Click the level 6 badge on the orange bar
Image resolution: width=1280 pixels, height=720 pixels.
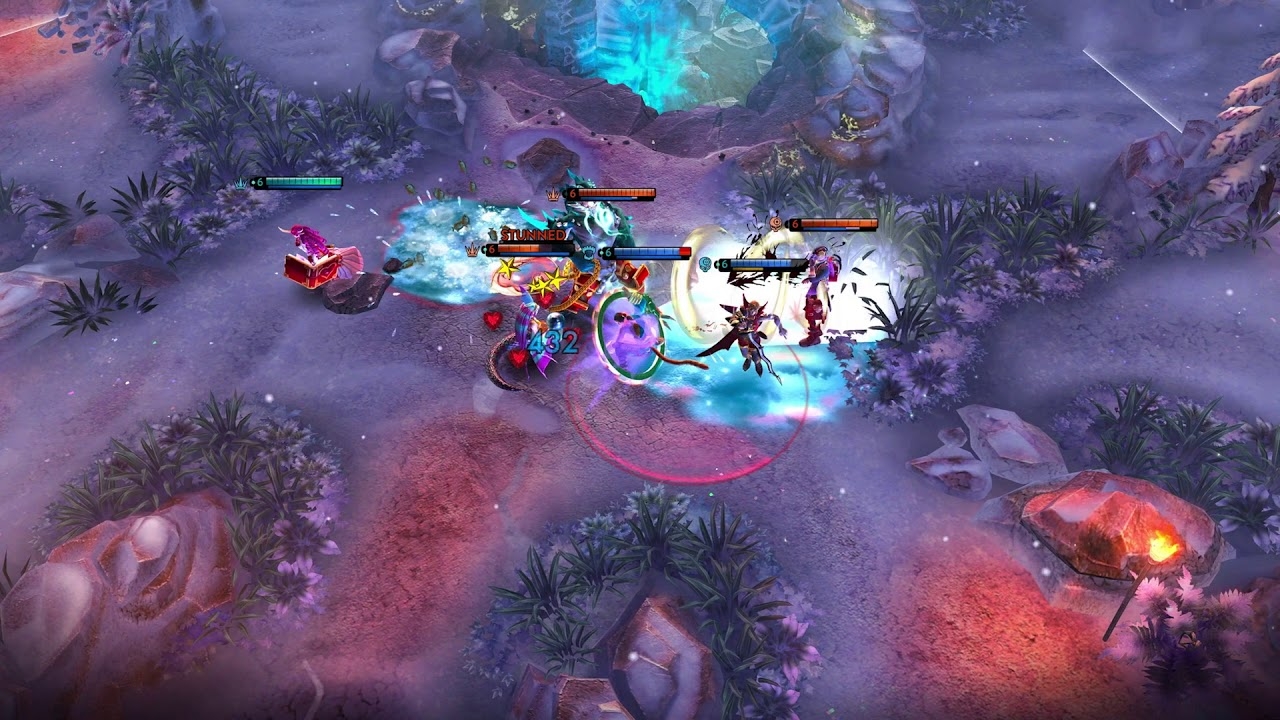point(572,193)
